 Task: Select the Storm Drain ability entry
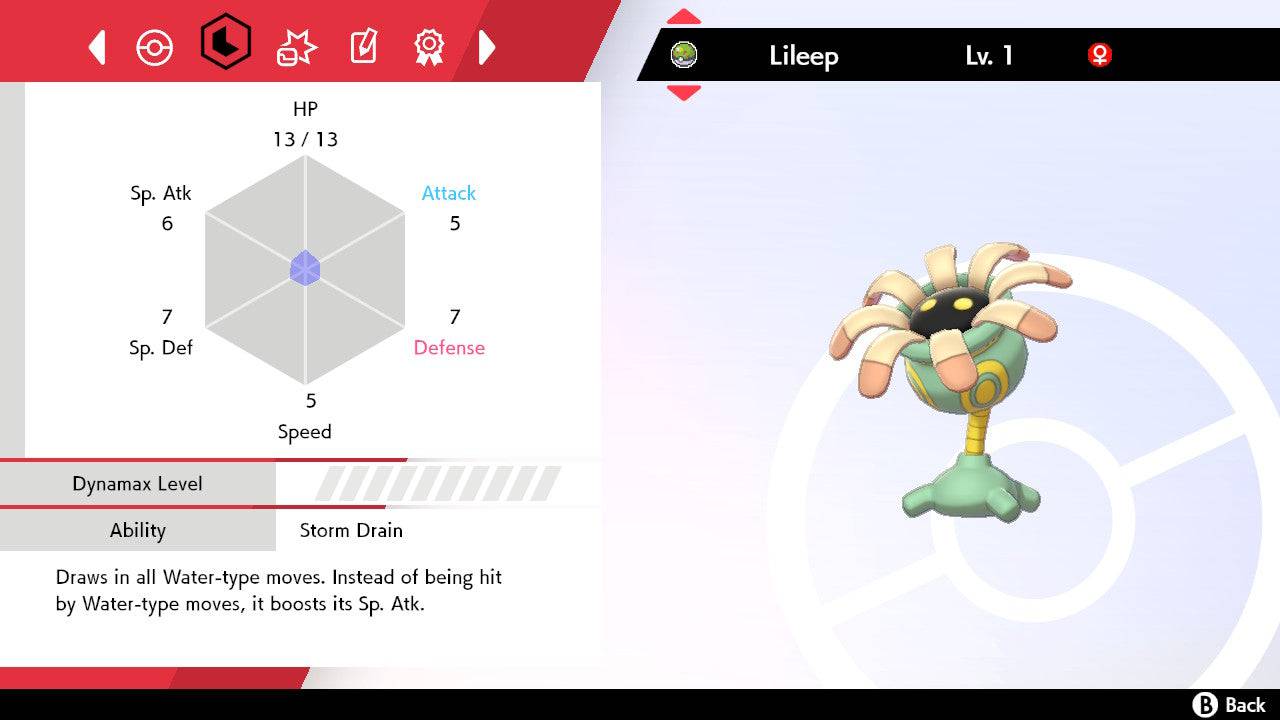click(x=351, y=530)
